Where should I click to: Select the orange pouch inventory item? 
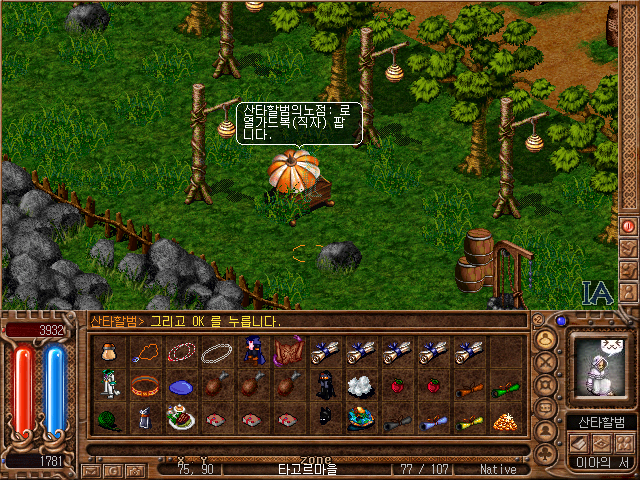[109, 352]
